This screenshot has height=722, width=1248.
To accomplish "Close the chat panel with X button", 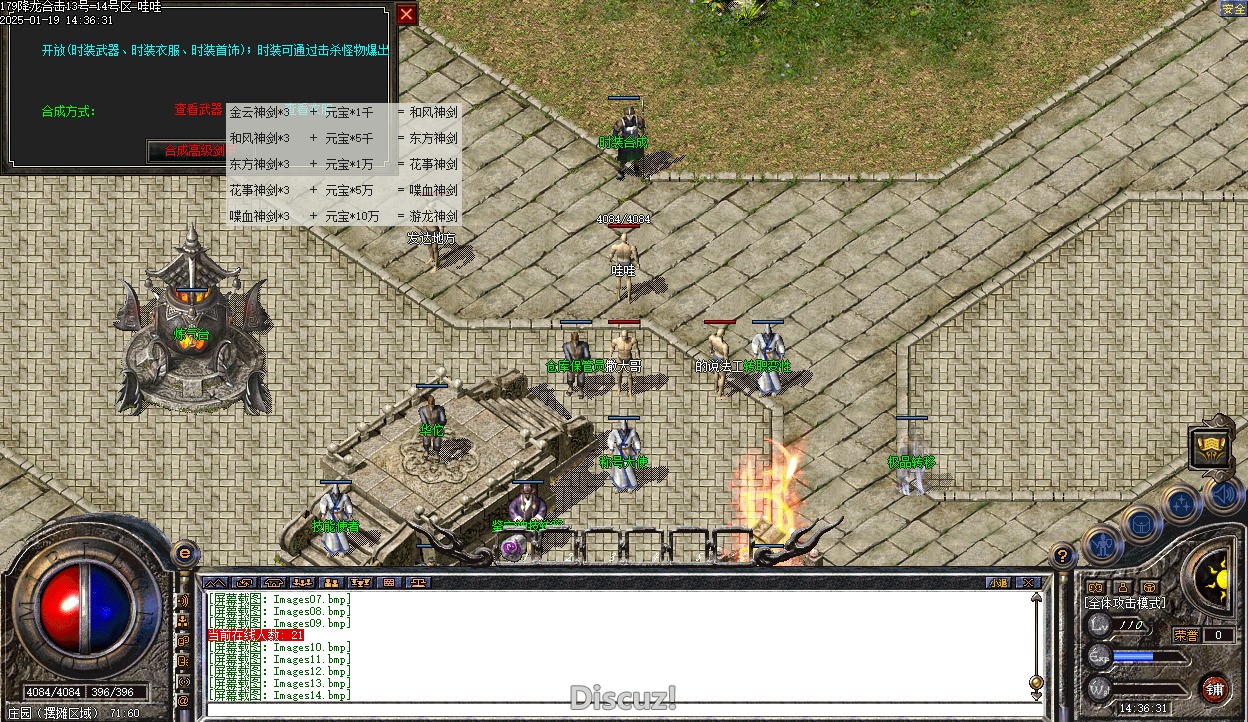I will pyautogui.click(x=1026, y=582).
